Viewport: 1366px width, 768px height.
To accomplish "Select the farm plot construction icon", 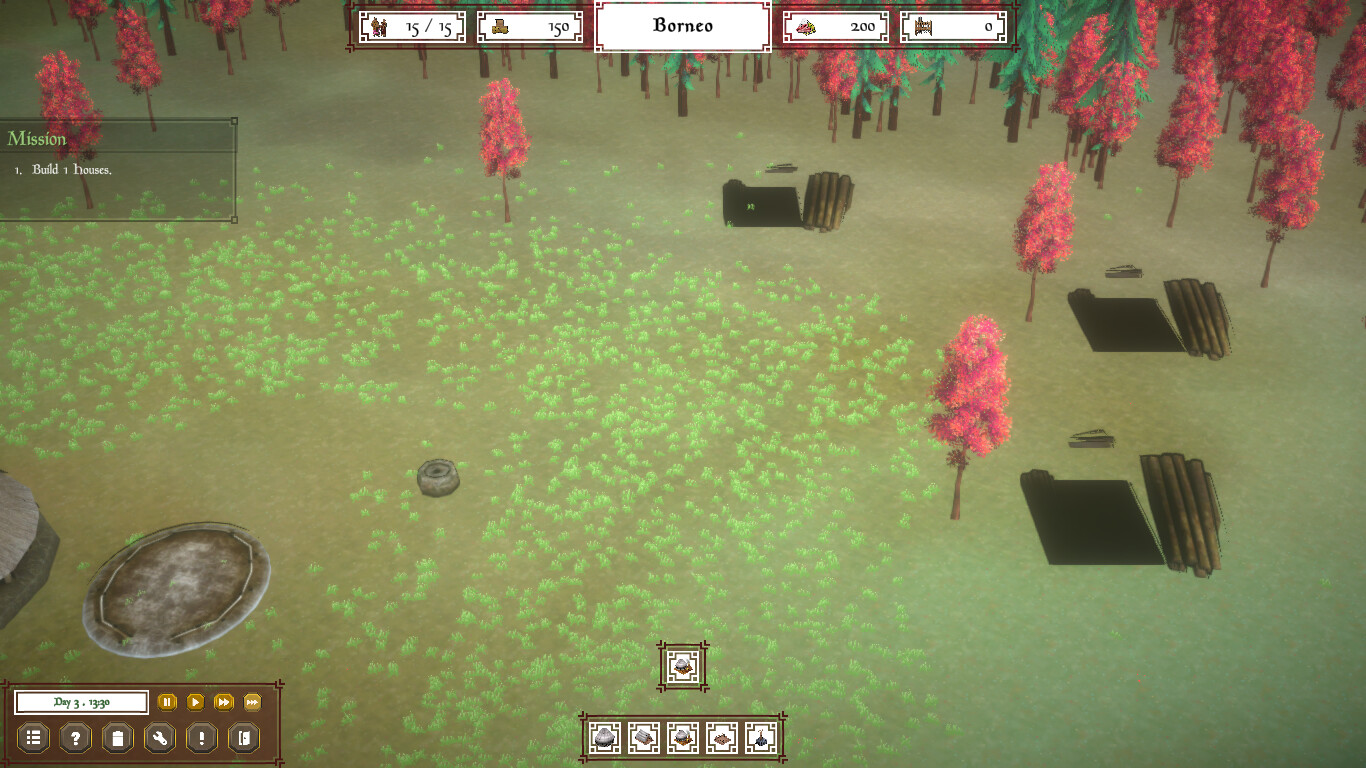I will pos(721,737).
